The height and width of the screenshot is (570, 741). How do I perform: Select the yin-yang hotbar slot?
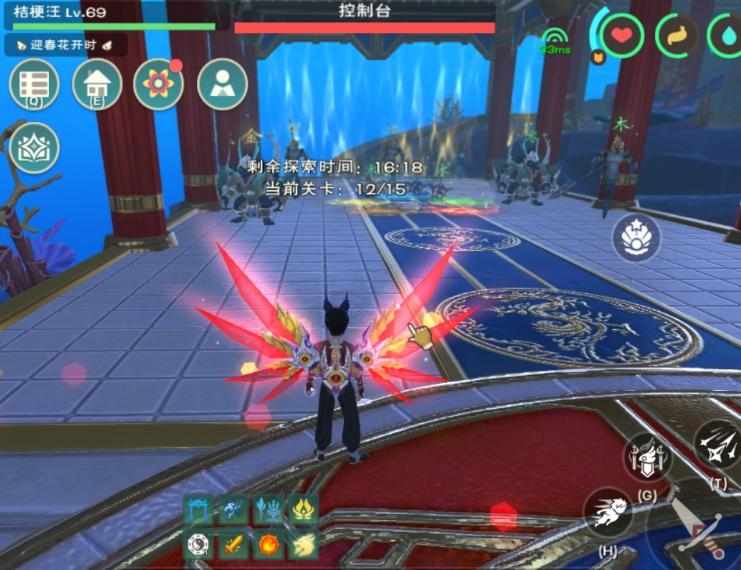[x=199, y=545]
